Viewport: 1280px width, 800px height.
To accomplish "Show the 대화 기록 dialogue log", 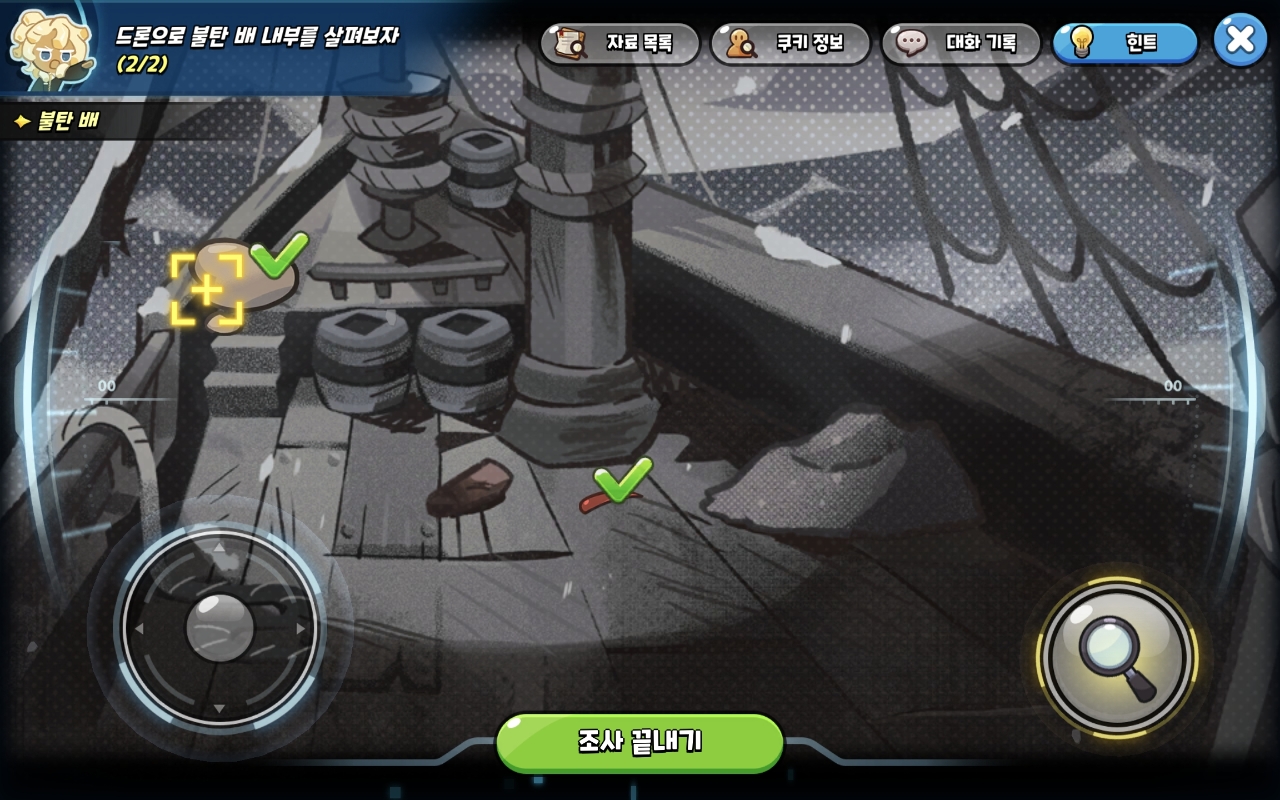I will (960, 43).
